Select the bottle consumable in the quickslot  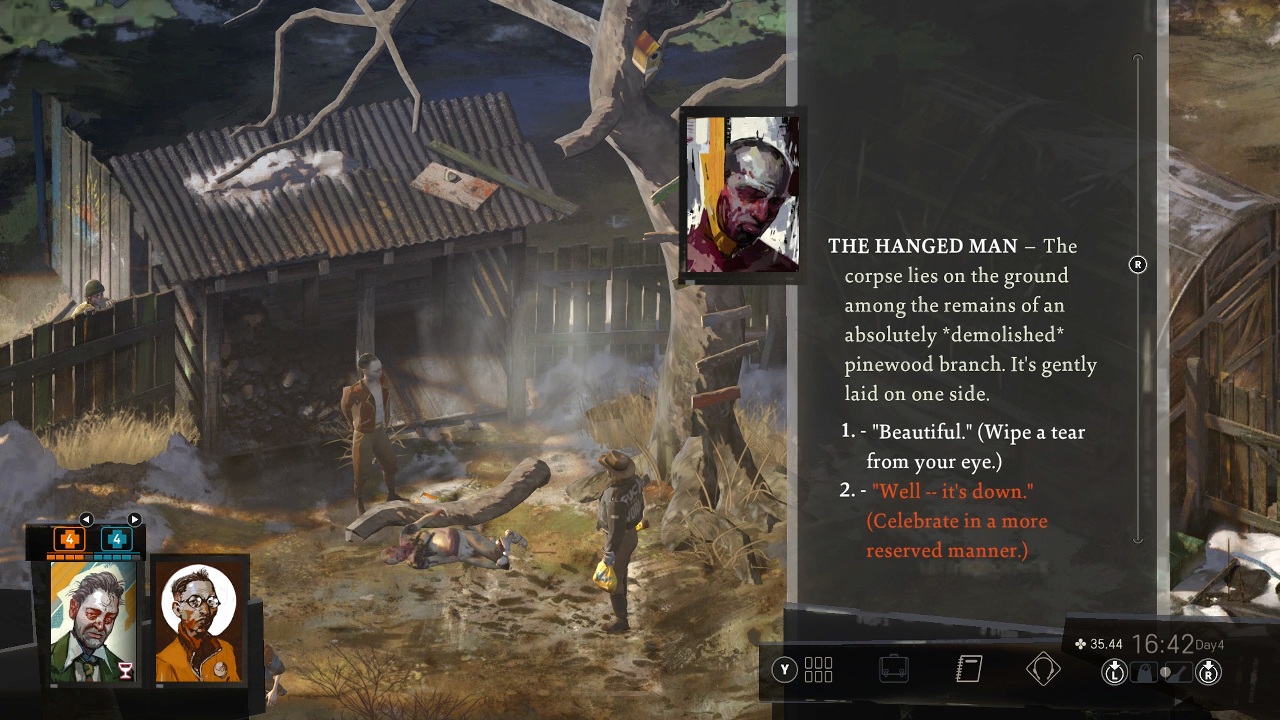pyautogui.click(x=1179, y=671)
